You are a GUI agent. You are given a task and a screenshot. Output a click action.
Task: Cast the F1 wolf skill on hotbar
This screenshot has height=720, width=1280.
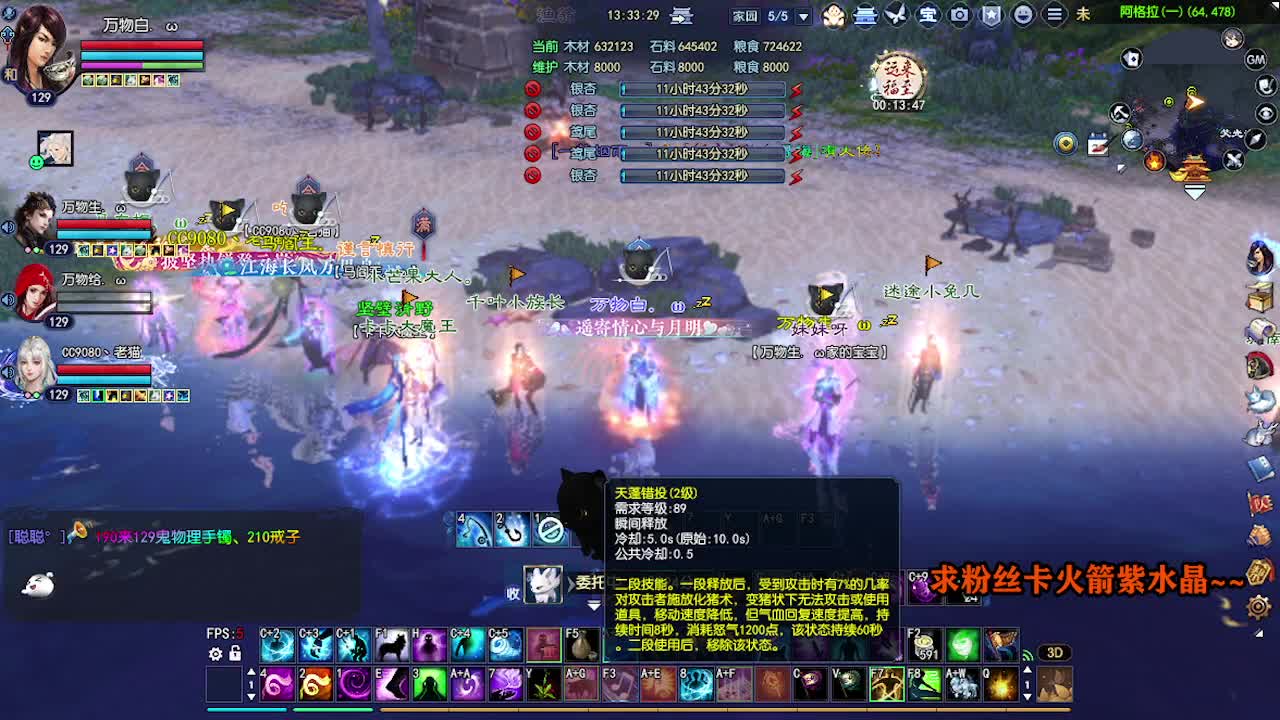393,644
